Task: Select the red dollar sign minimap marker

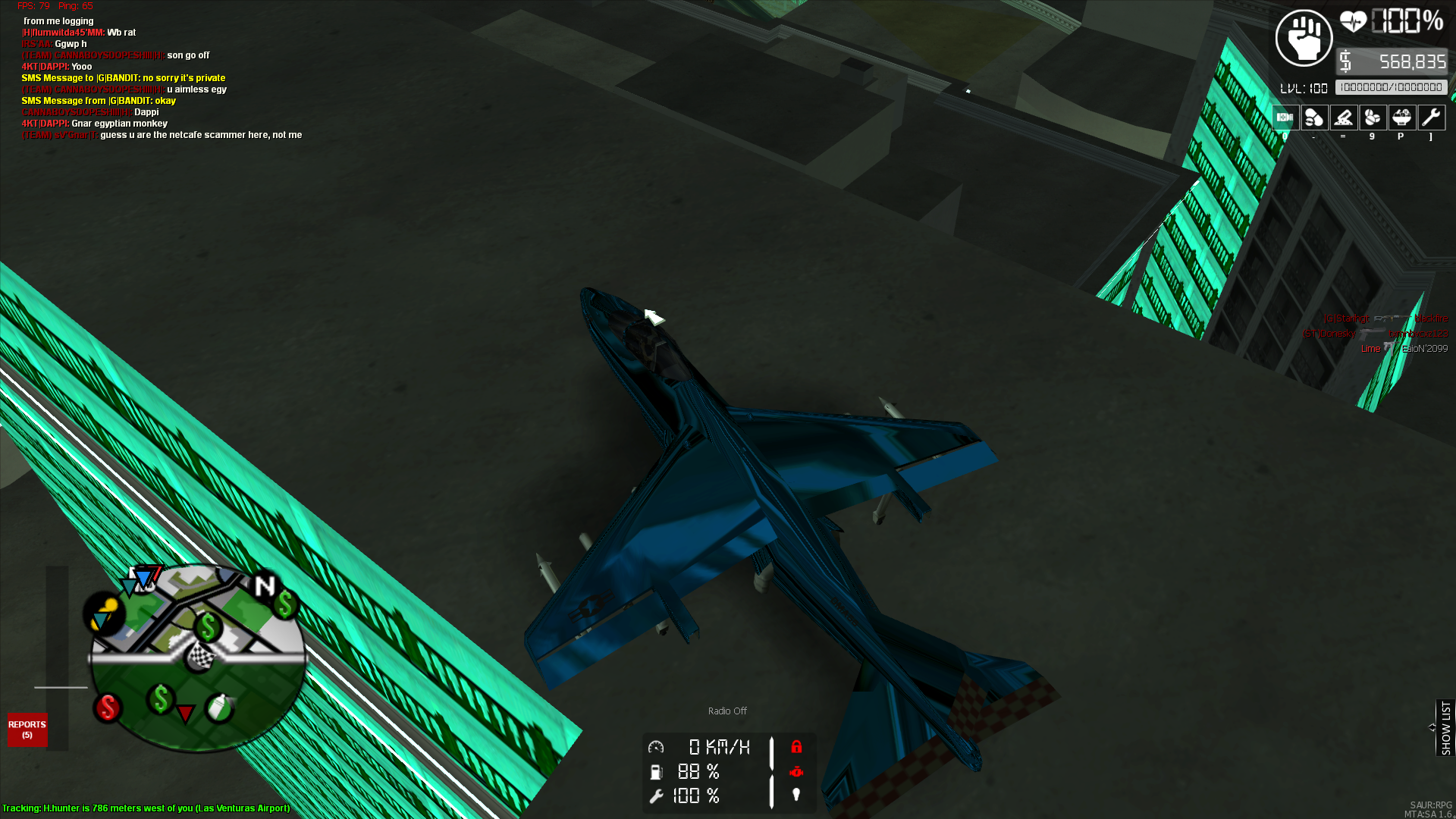Action: click(108, 708)
